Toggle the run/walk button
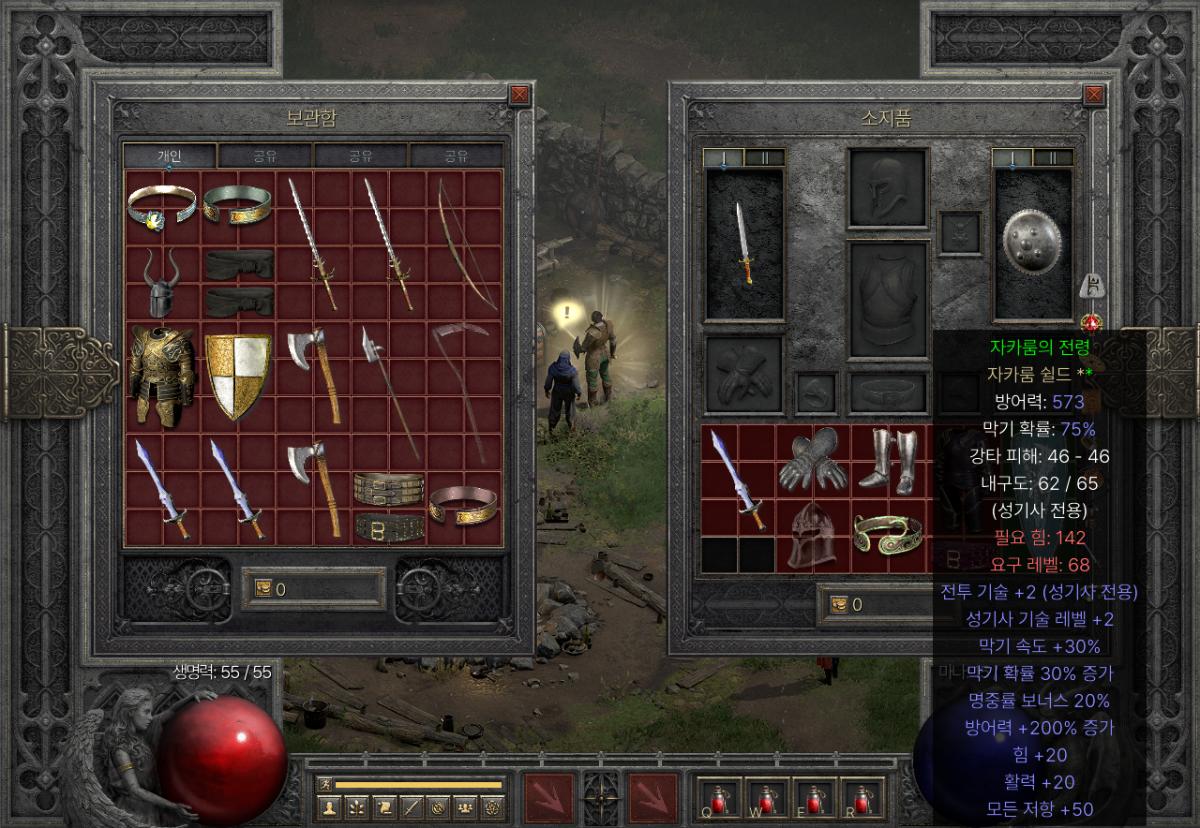 [324, 785]
